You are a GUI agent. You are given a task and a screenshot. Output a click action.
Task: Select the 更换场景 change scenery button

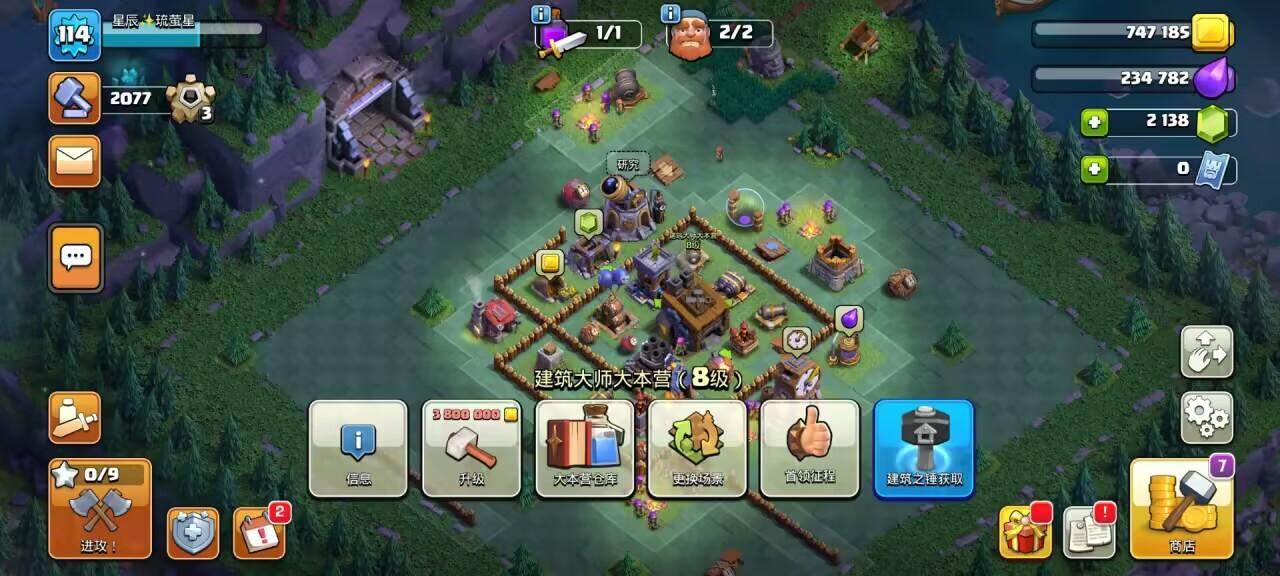pyautogui.click(x=697, y=449)
